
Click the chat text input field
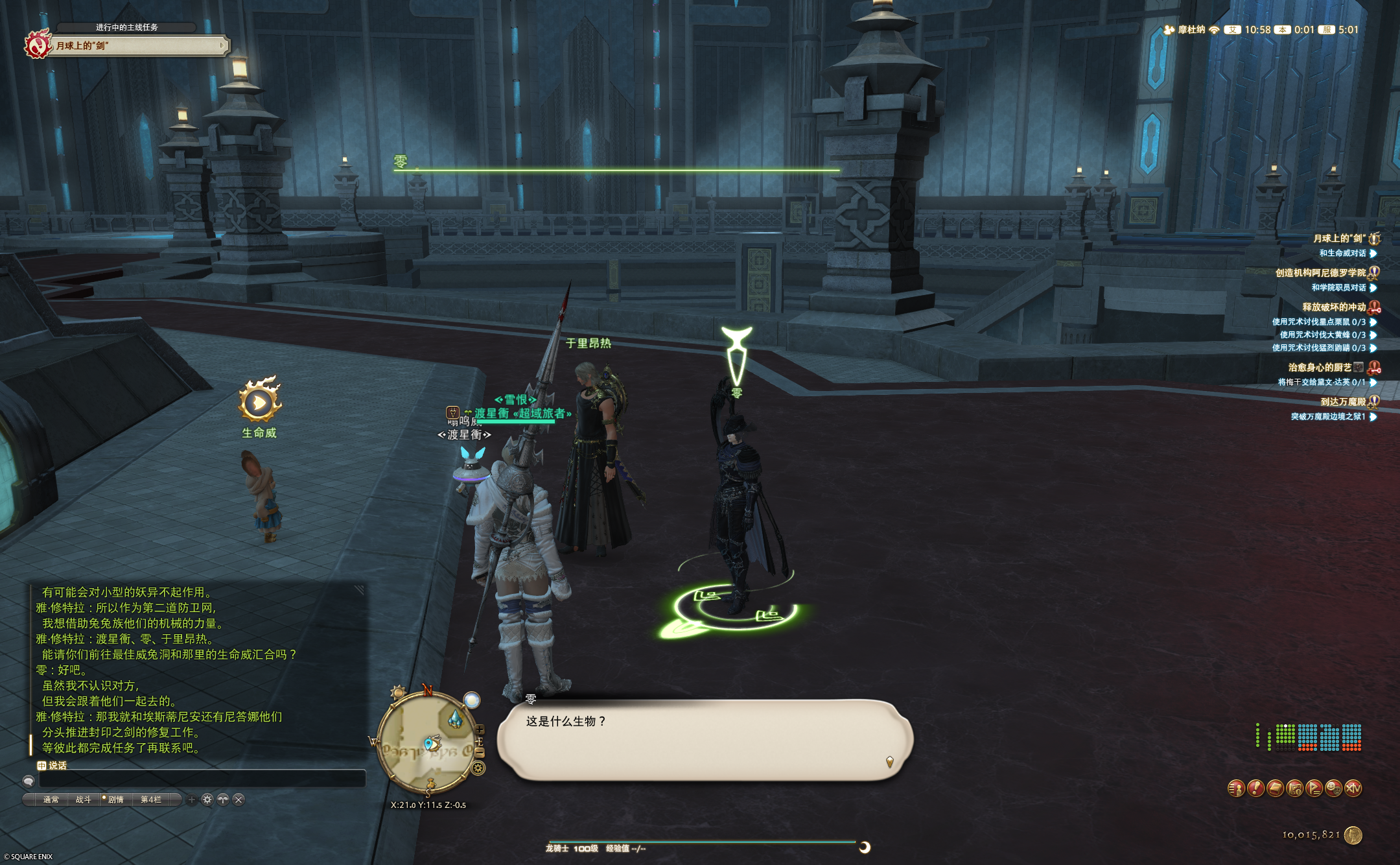pos(201,779)
